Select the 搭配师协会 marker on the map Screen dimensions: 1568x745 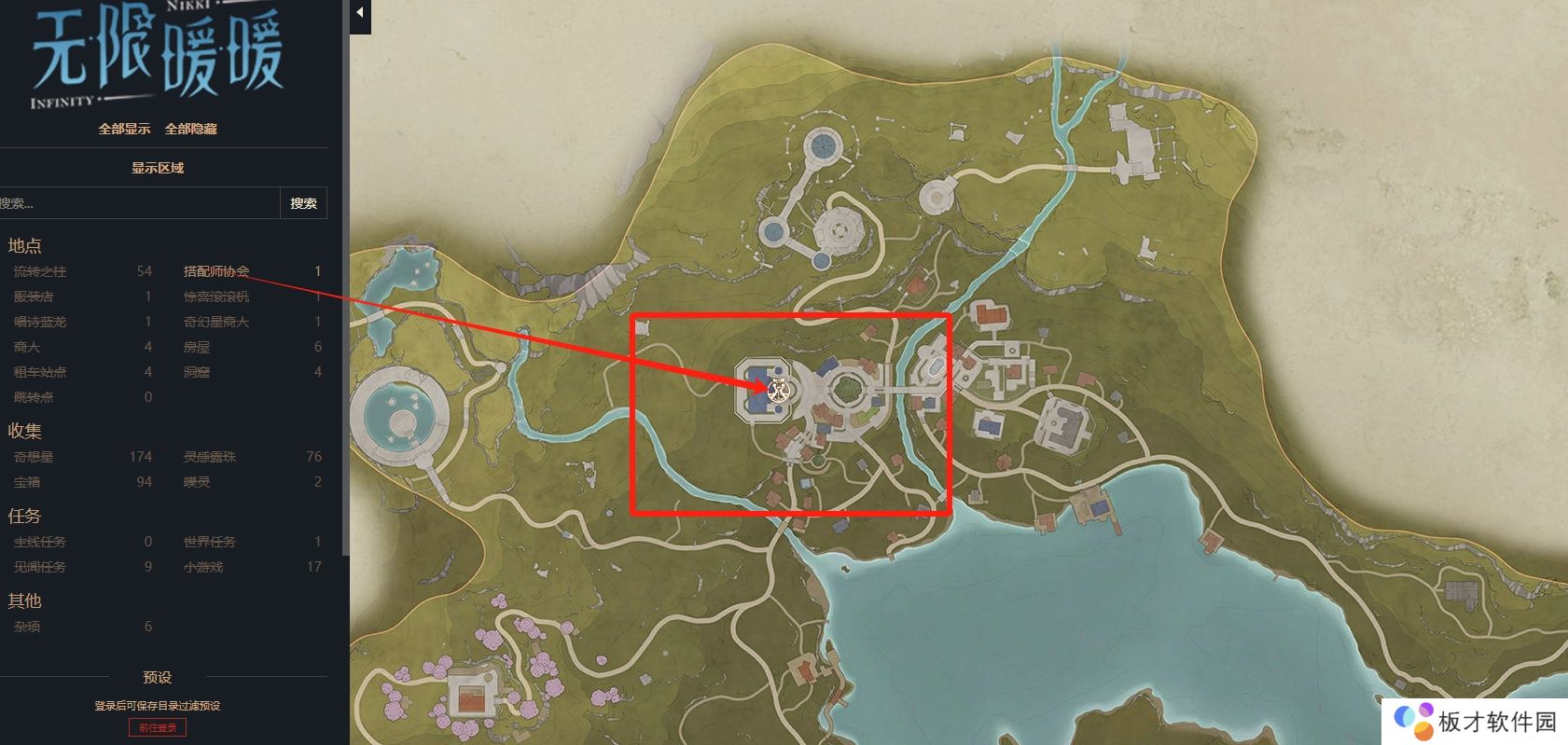coord(779,390)
